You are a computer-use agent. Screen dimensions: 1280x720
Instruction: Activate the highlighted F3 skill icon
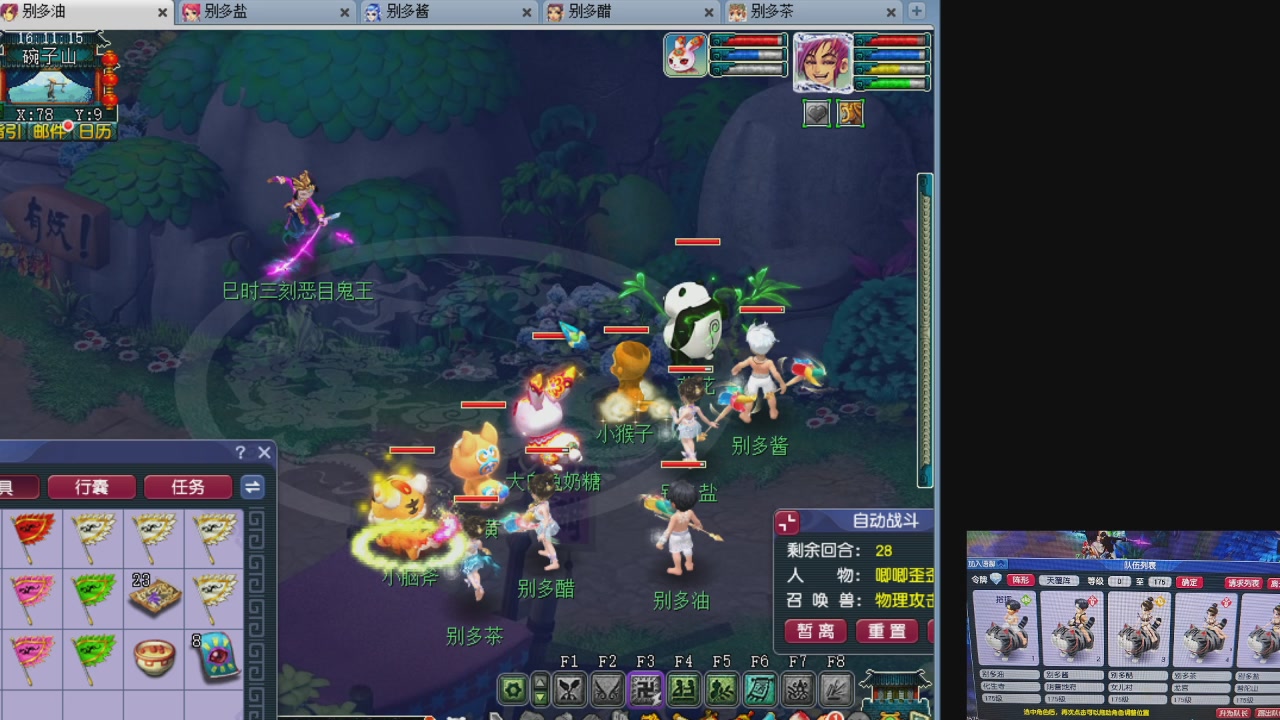(x=645, y=687)
